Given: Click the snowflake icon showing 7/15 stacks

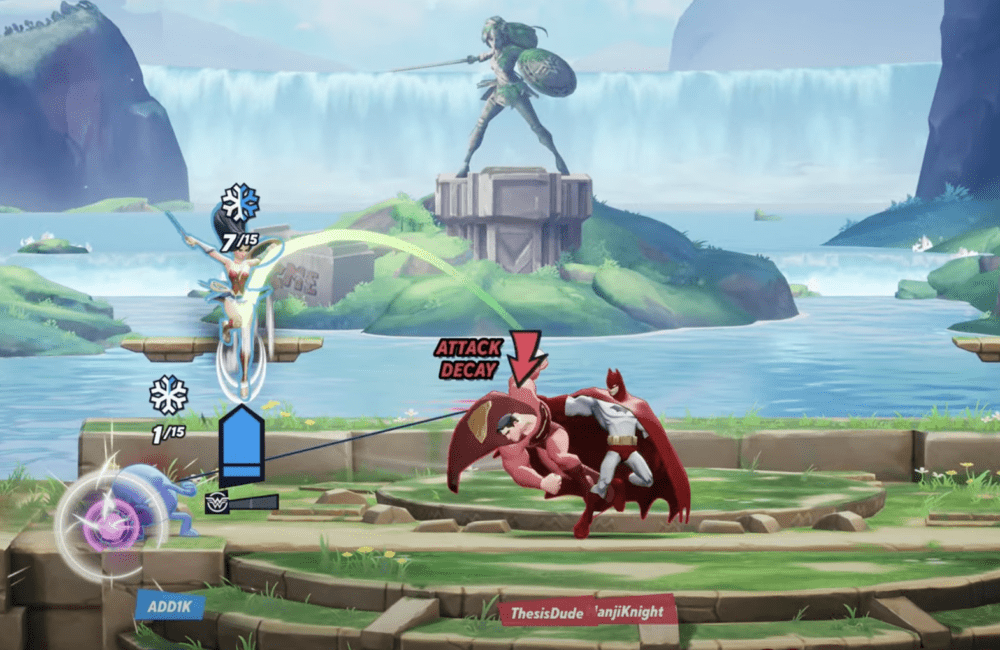Looking at the screenshot, I should pos(240,203).
